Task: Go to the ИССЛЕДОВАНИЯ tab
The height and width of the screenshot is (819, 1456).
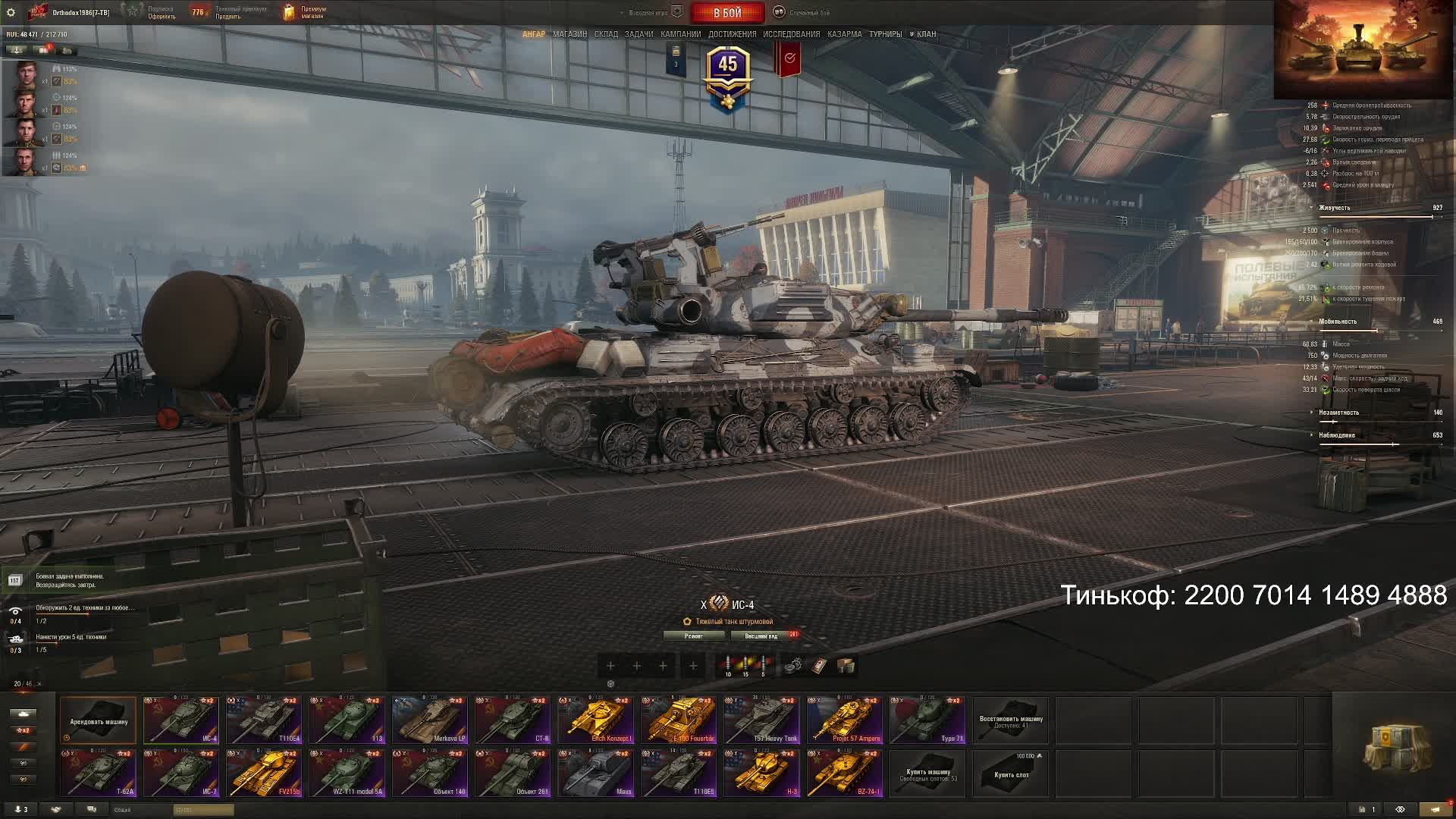Action: coord(791,34)
